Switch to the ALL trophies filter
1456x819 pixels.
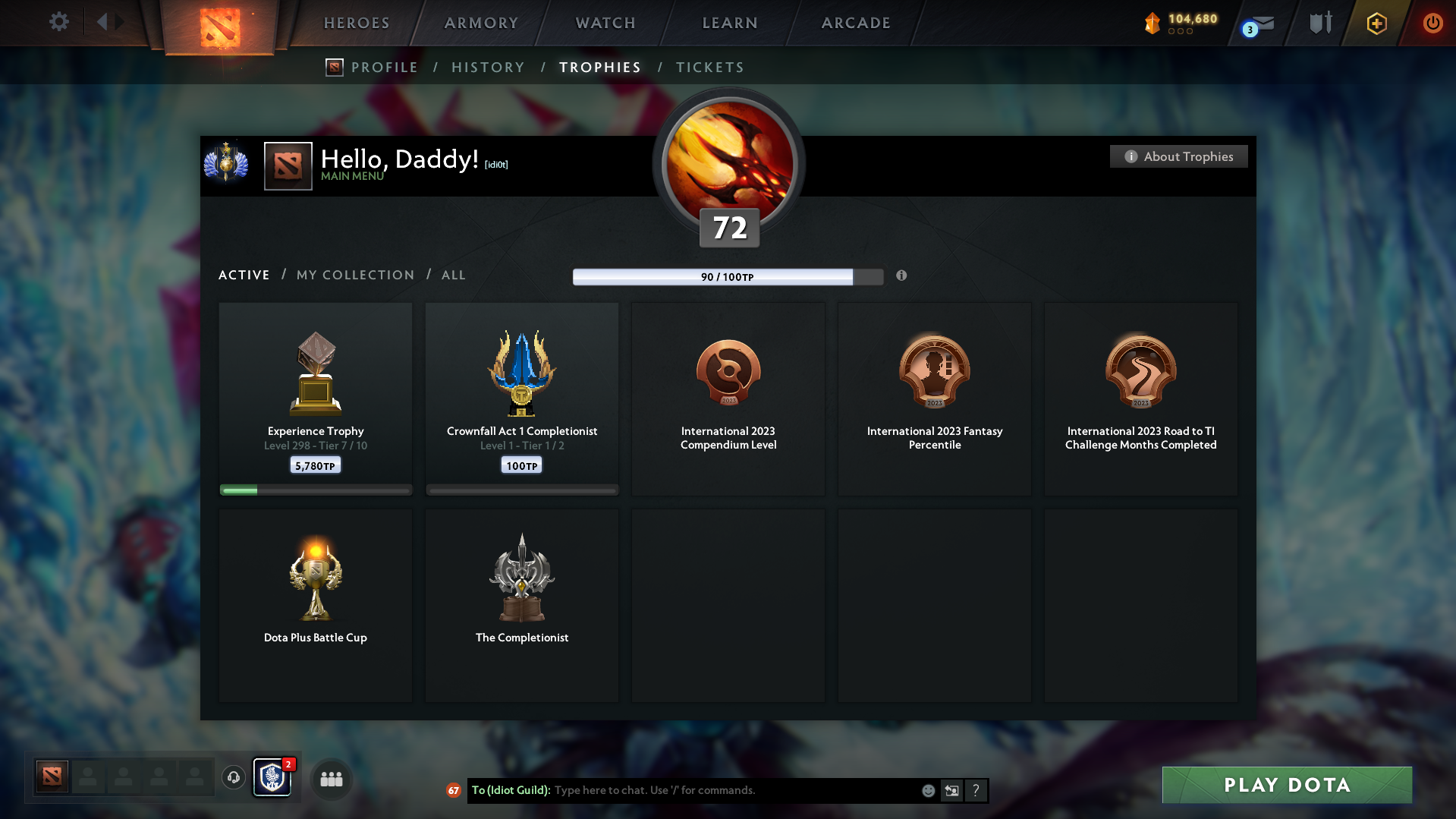pyautogui.click(x=453, y=275)
